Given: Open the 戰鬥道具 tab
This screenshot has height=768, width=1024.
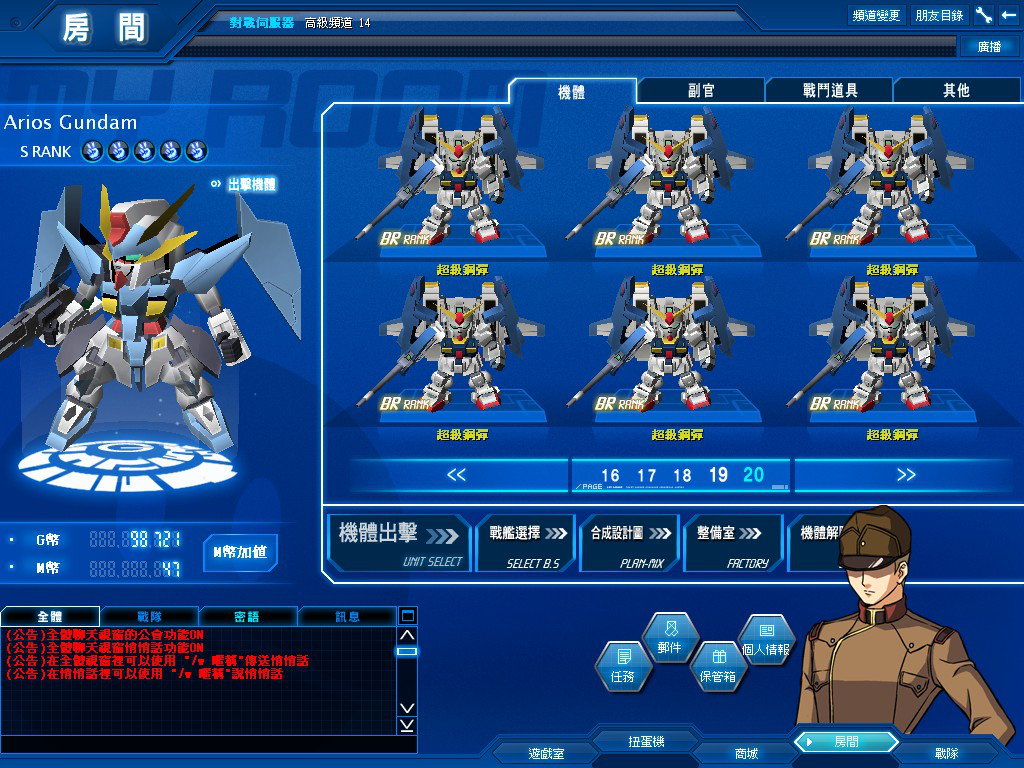Looking at the screenshot, I should [x=830, y=91].
